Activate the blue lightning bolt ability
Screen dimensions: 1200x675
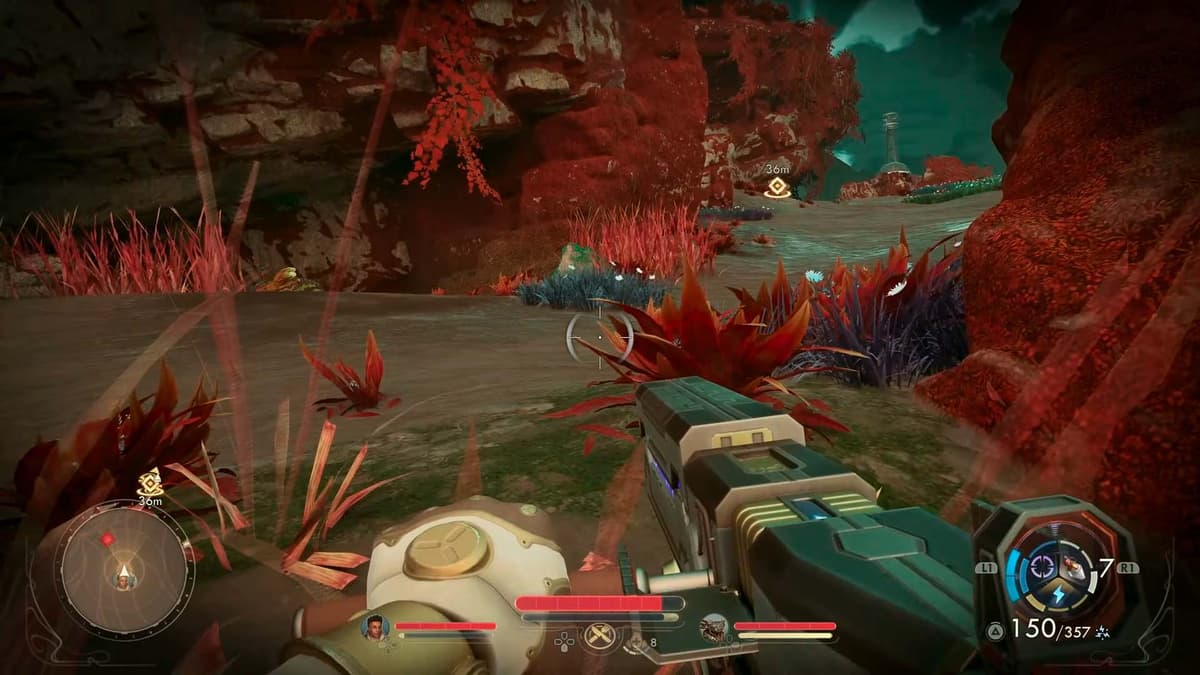(1059, 595)
